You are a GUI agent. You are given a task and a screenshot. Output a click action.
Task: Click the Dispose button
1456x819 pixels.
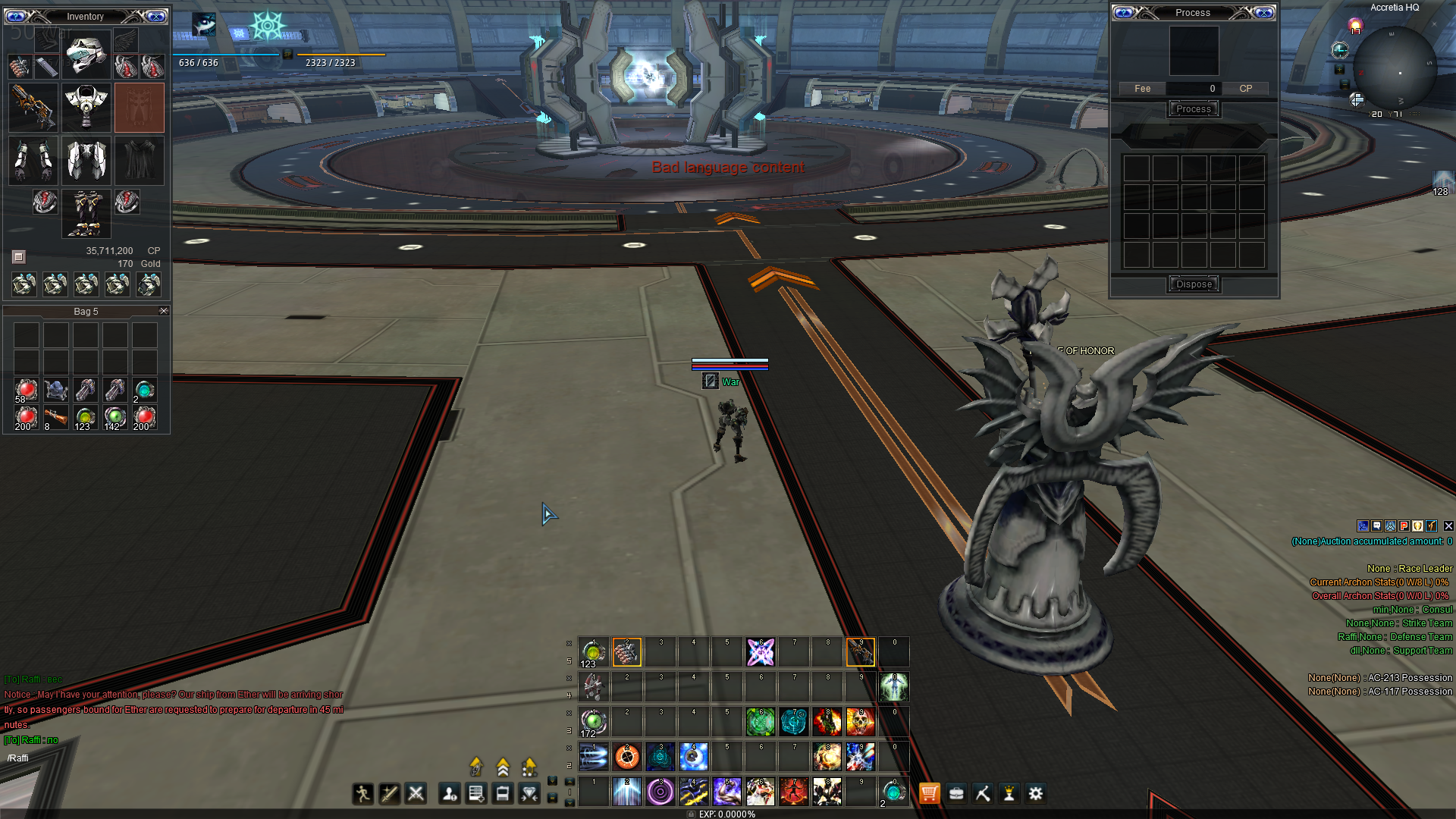coord(1194,284)
